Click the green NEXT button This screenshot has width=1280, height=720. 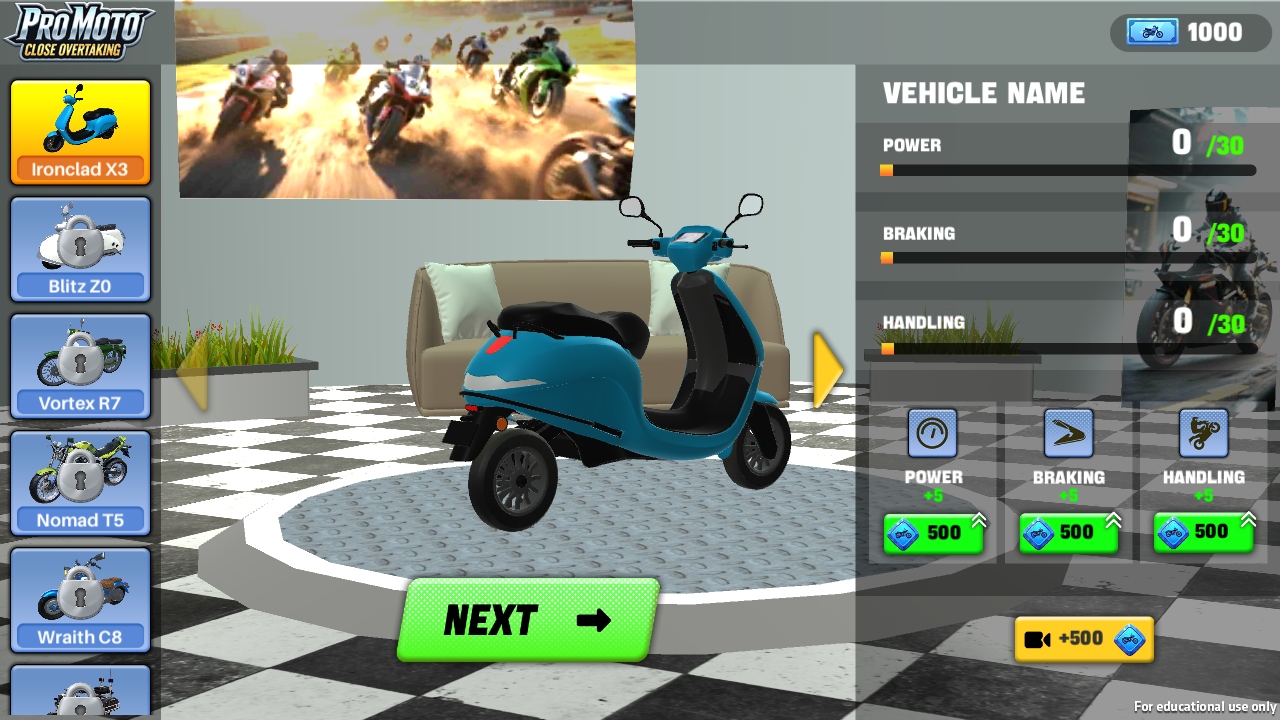point(527,620)
